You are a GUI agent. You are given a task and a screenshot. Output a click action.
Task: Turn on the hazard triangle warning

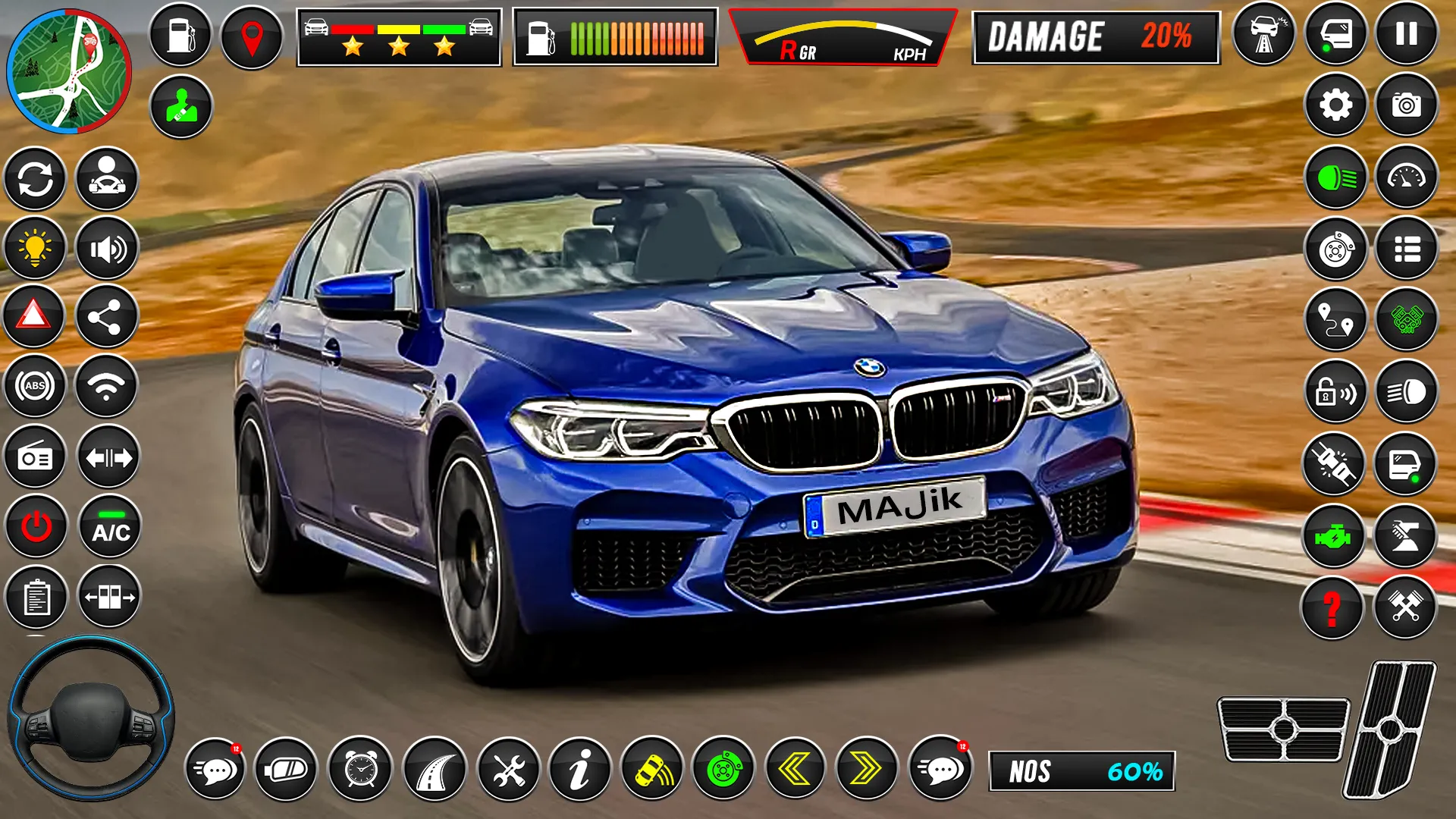33,315
